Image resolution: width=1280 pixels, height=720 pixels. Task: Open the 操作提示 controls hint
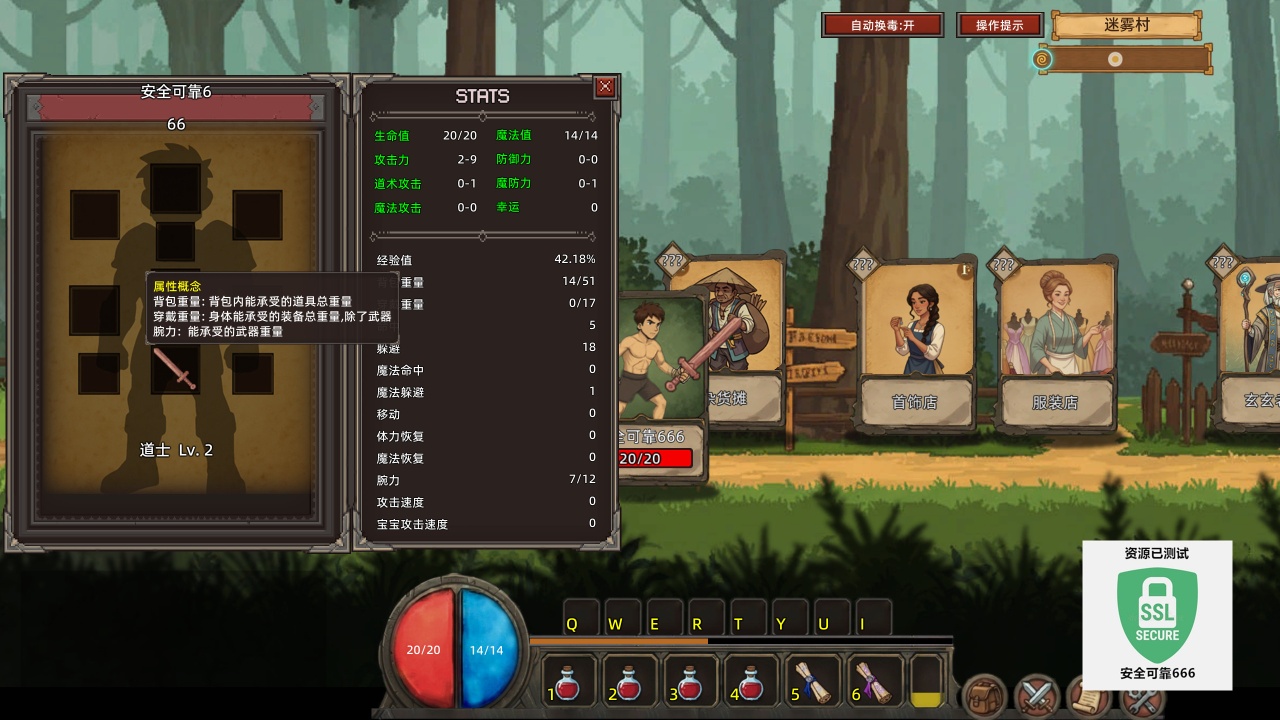[999, 25]
